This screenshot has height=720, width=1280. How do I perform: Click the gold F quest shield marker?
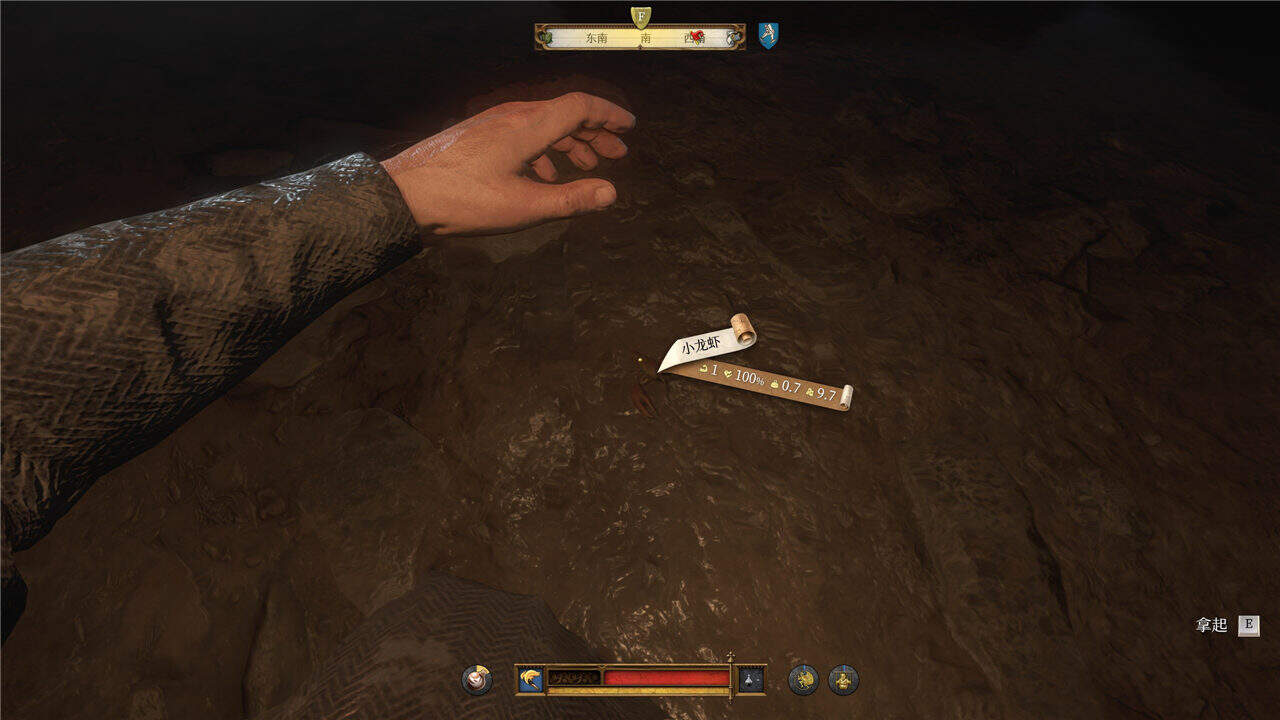pyautogui.click(x=640, y=17)
